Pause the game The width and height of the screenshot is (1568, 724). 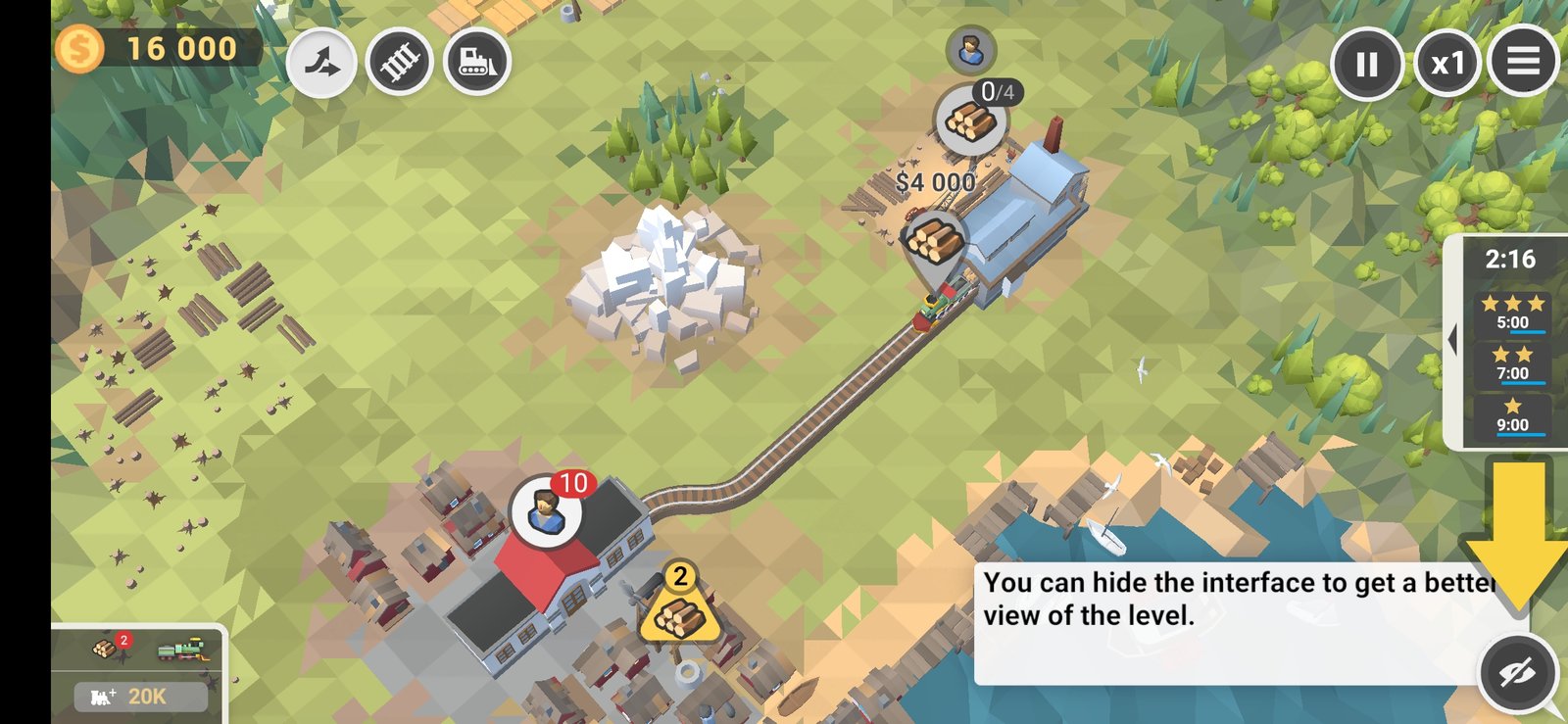1366,64
